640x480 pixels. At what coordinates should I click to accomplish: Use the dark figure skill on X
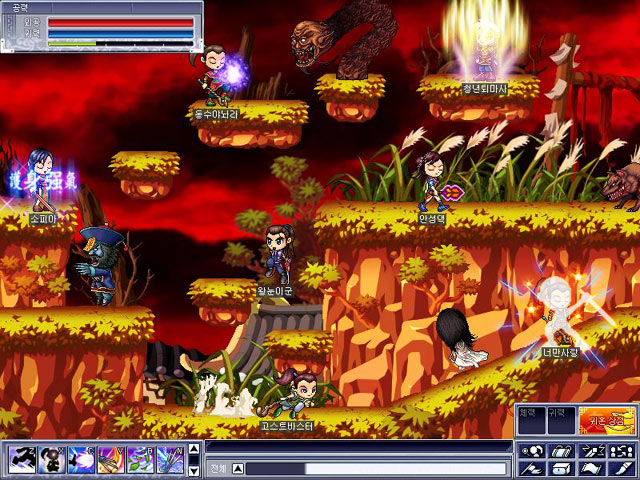tap(51, 459)
